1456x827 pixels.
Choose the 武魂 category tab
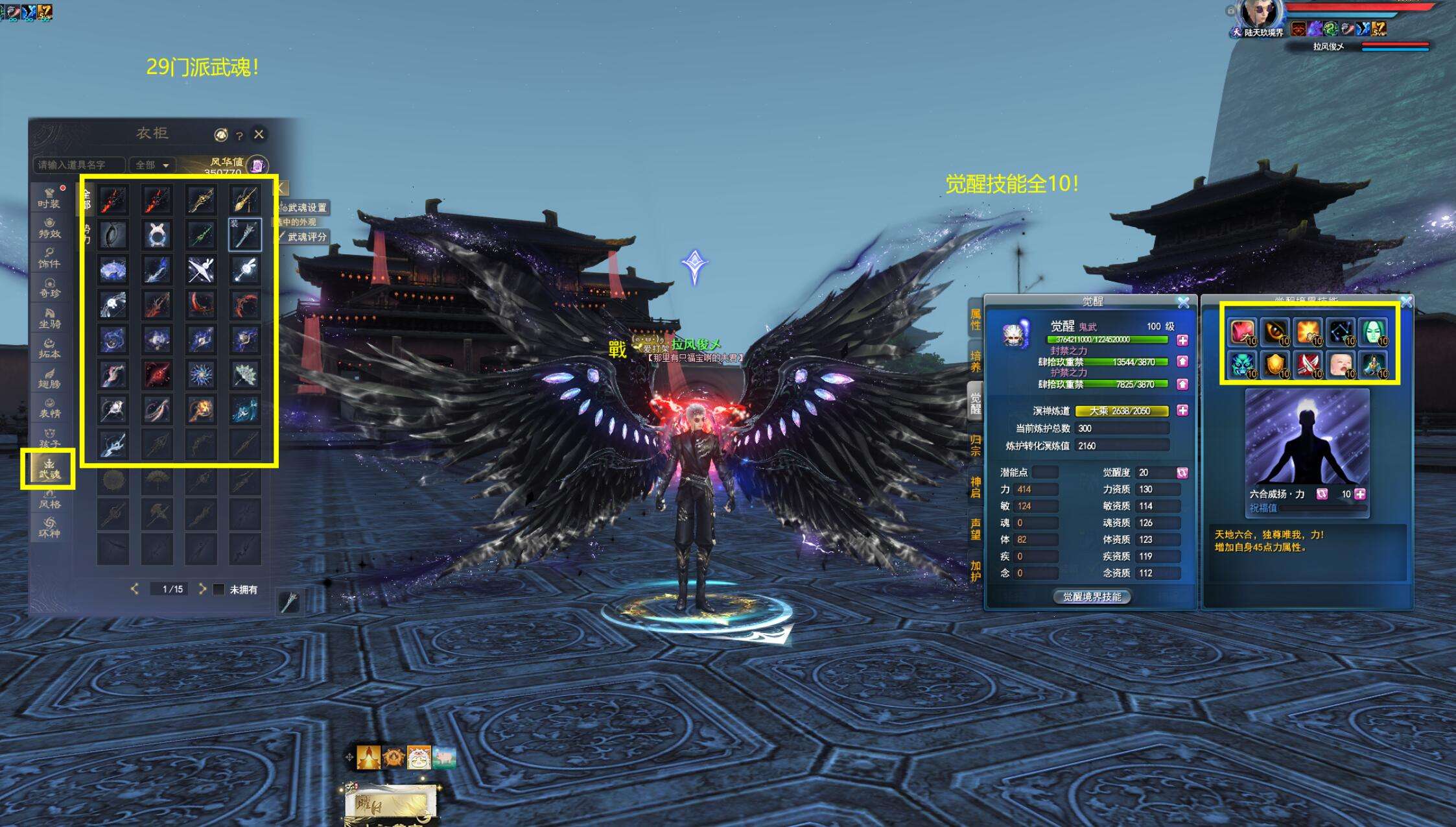coord(49,469)
